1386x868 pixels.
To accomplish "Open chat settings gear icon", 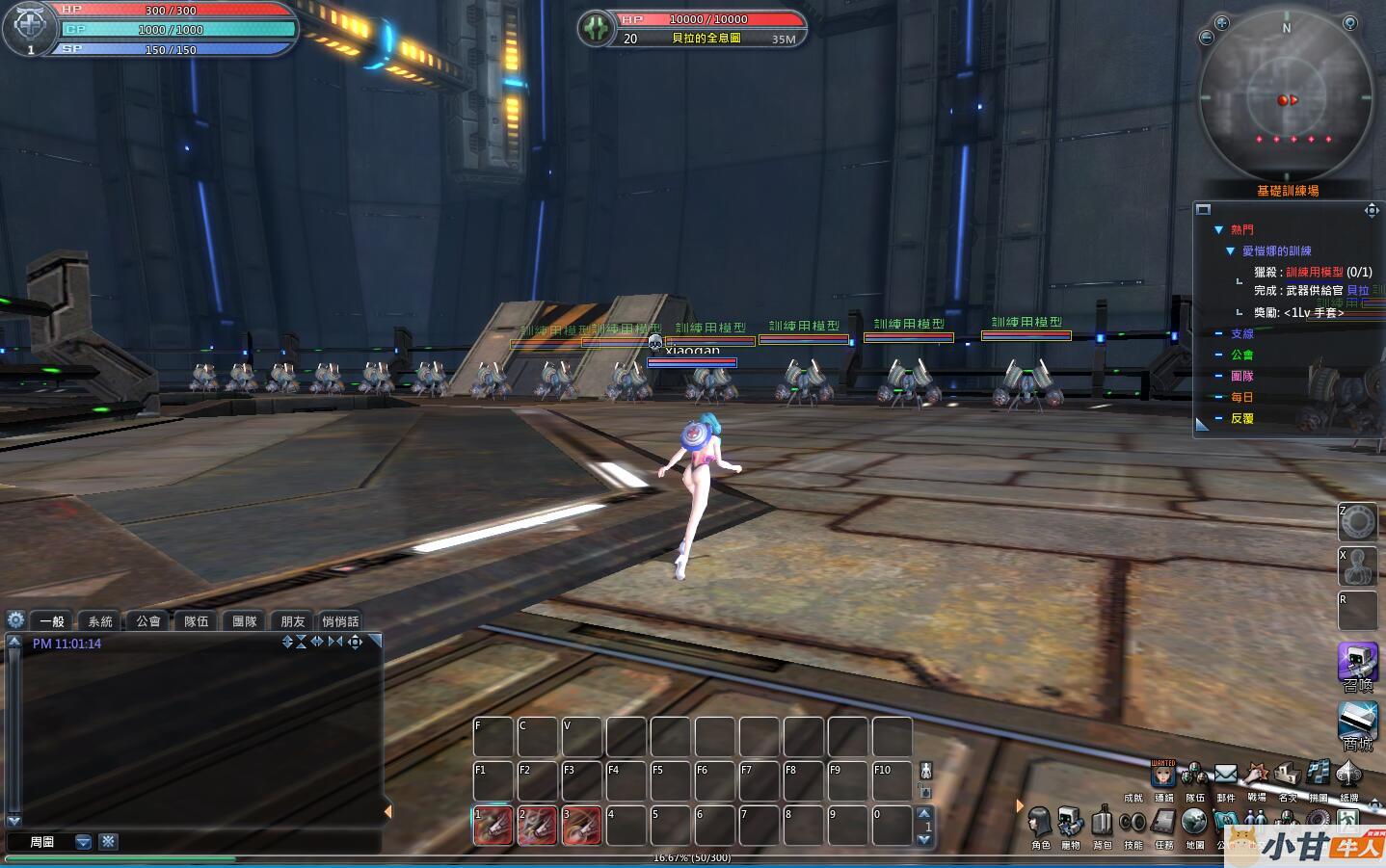I will click(15, 619).
